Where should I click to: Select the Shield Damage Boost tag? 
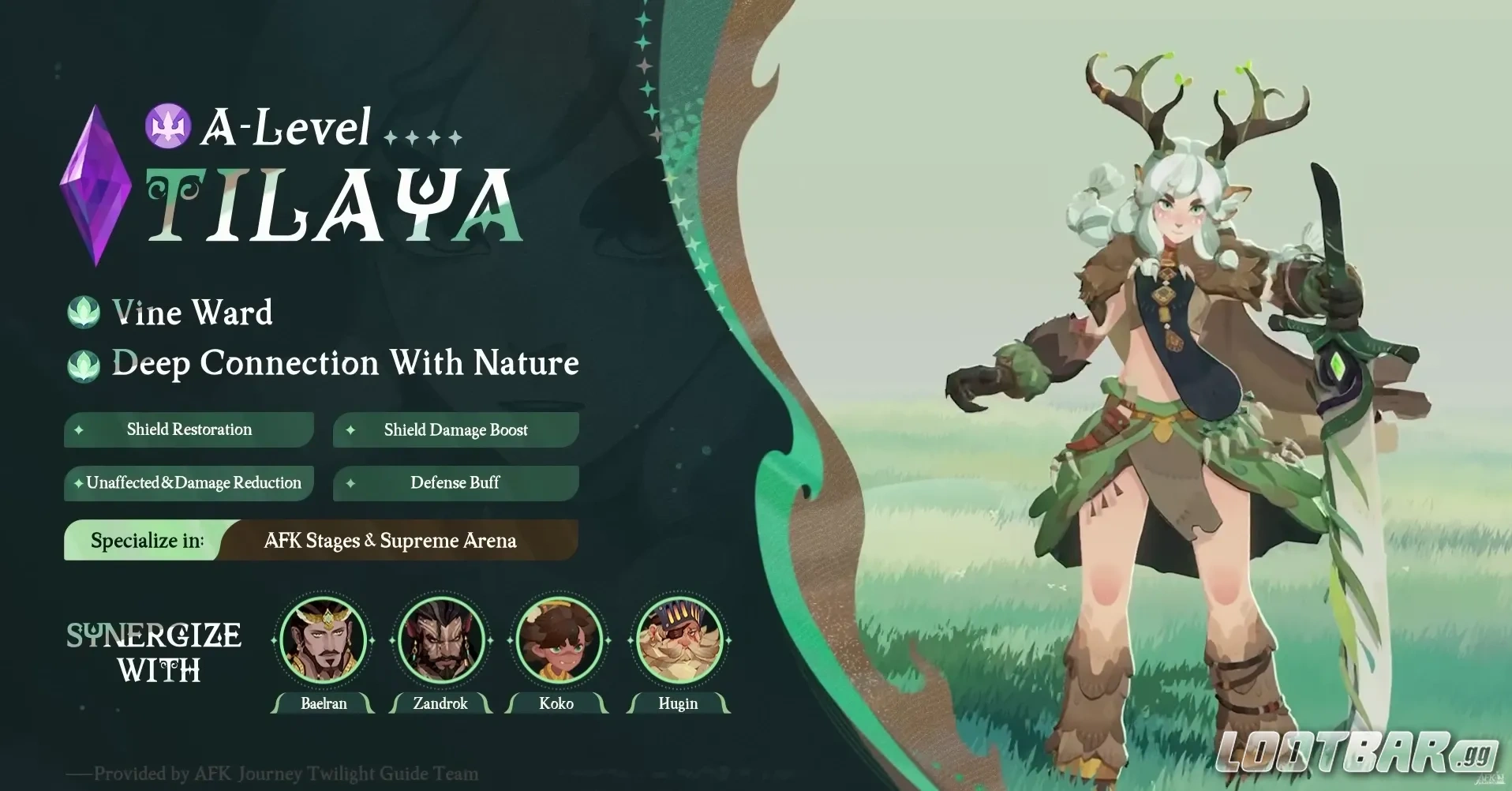point(456,430)
